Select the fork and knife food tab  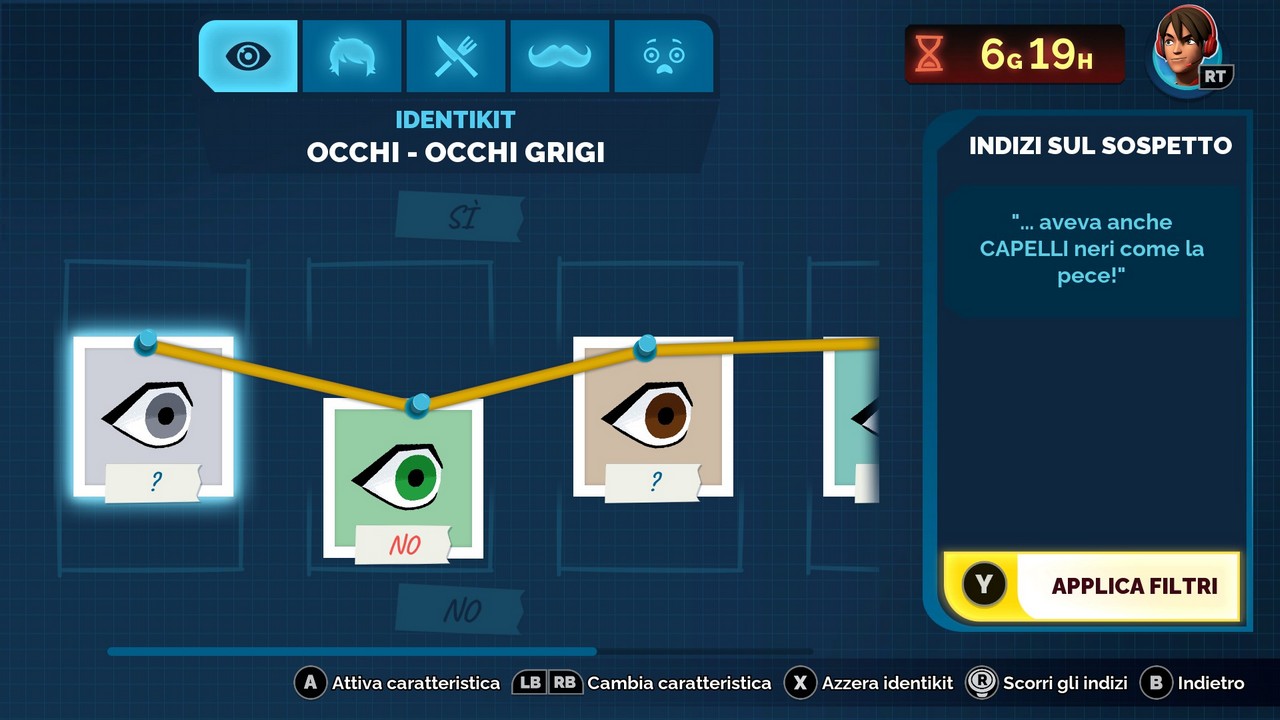point(456,56)
